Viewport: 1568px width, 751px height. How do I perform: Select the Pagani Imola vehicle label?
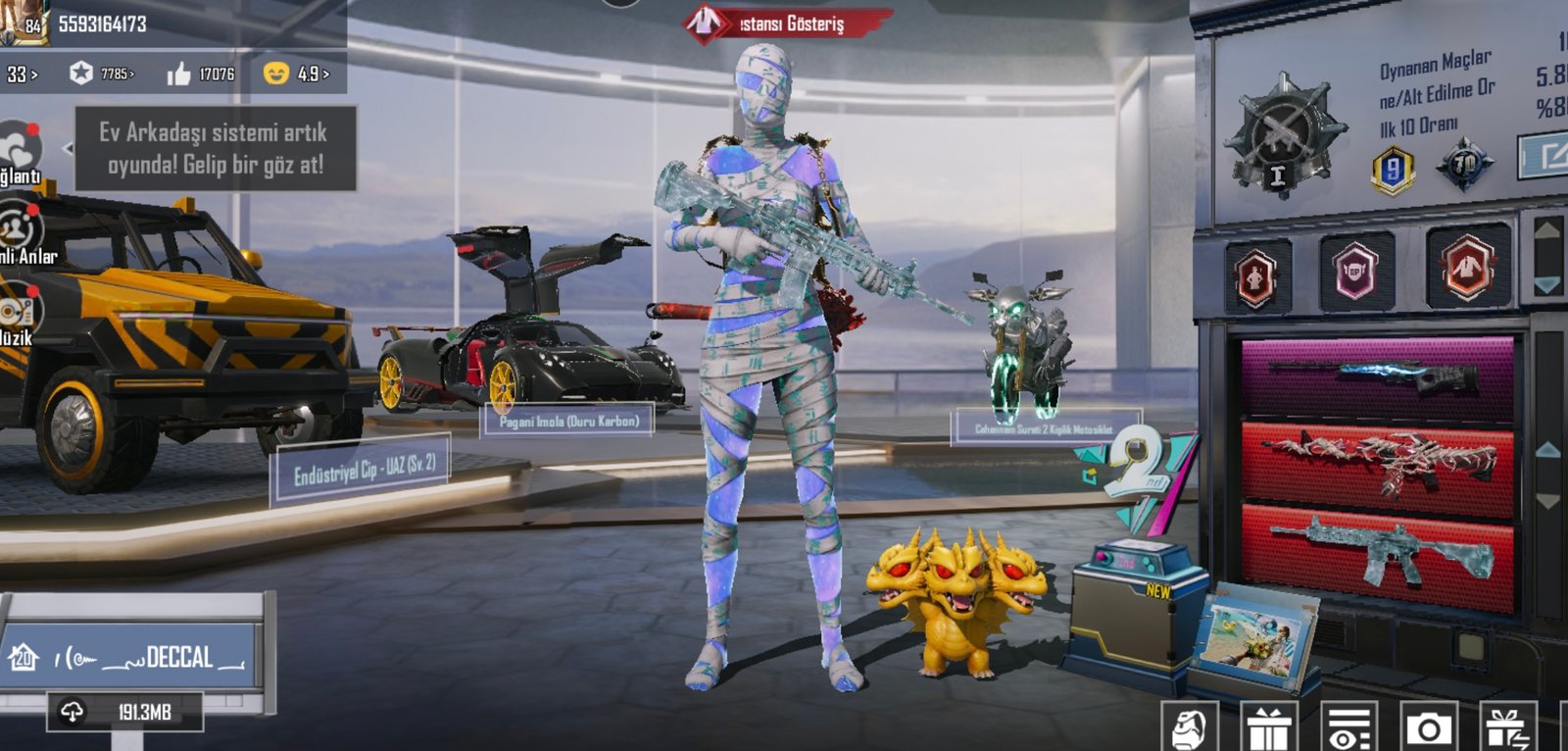point(568,422)
